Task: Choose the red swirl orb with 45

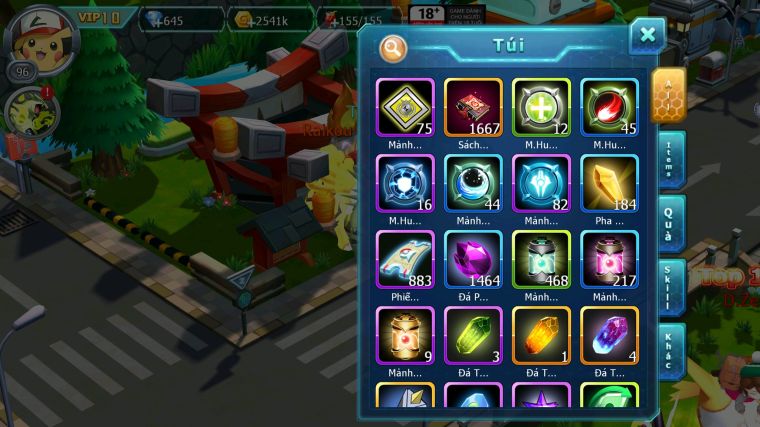Action: (x=609, y=107)
